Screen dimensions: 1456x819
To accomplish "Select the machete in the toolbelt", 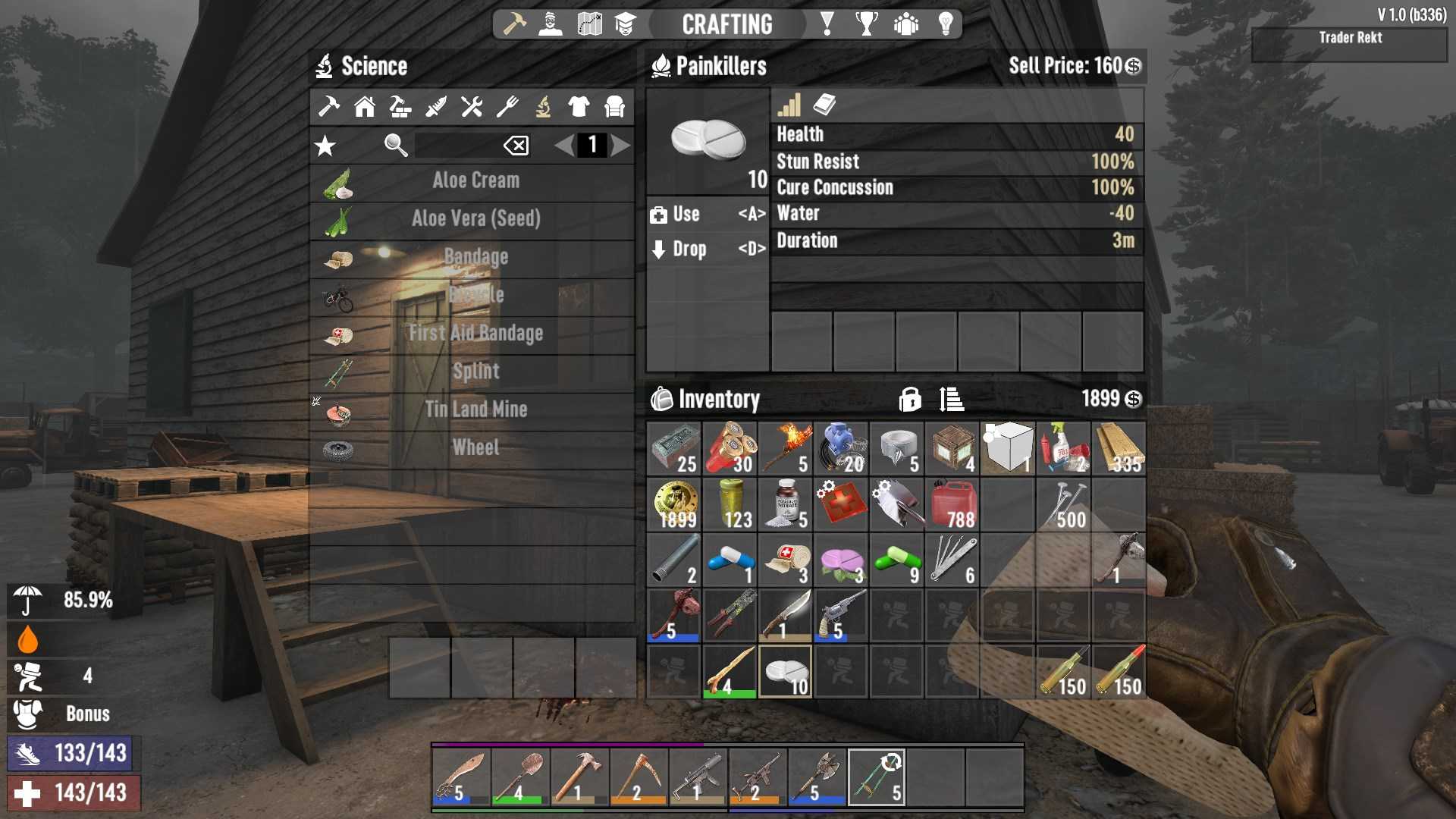I will point(460,777).
